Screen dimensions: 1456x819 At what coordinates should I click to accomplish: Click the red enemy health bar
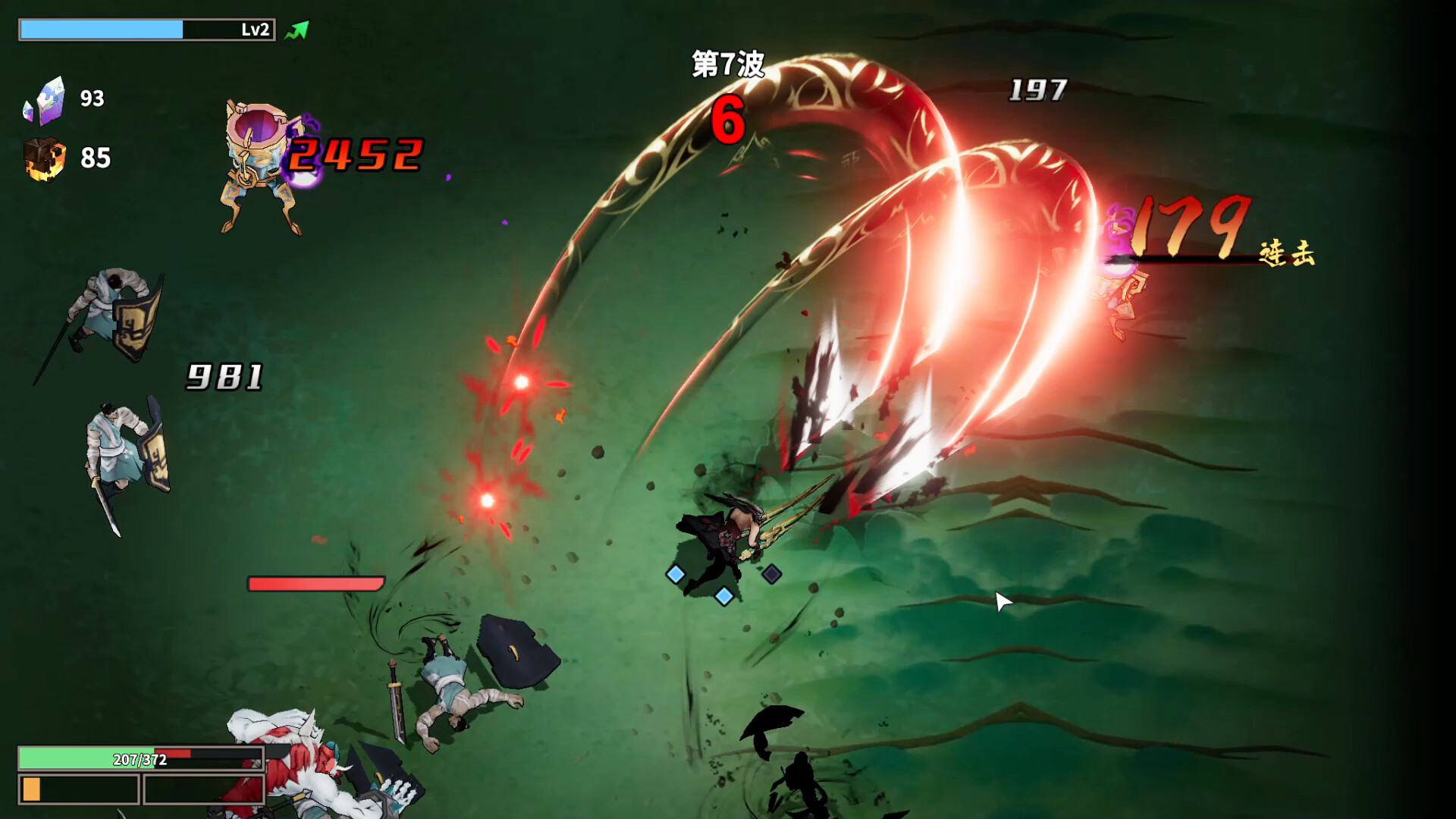(315, 585)
